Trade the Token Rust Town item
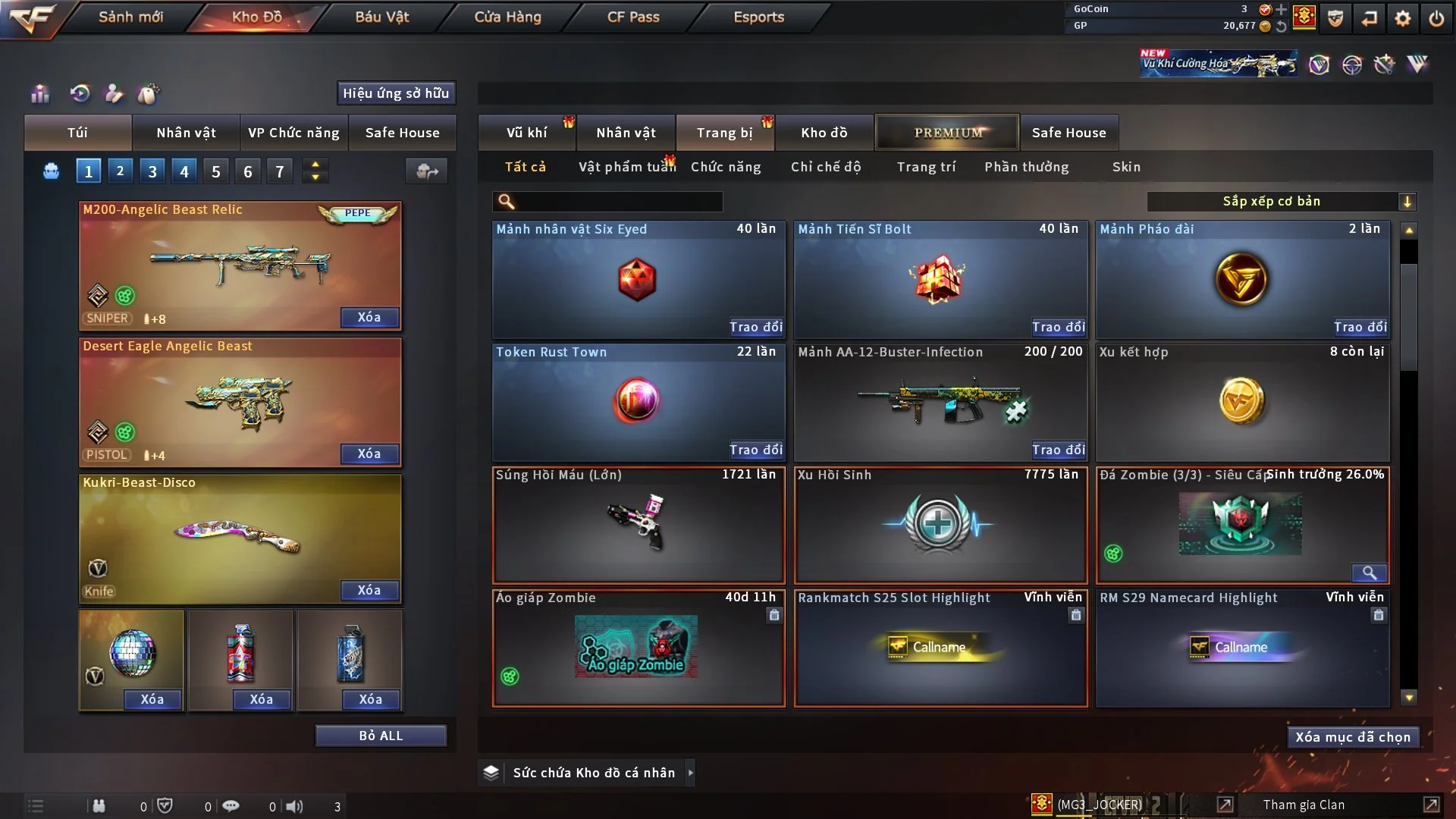The height and width of the screenshot is (819, 1456). [x=755, y=450]
